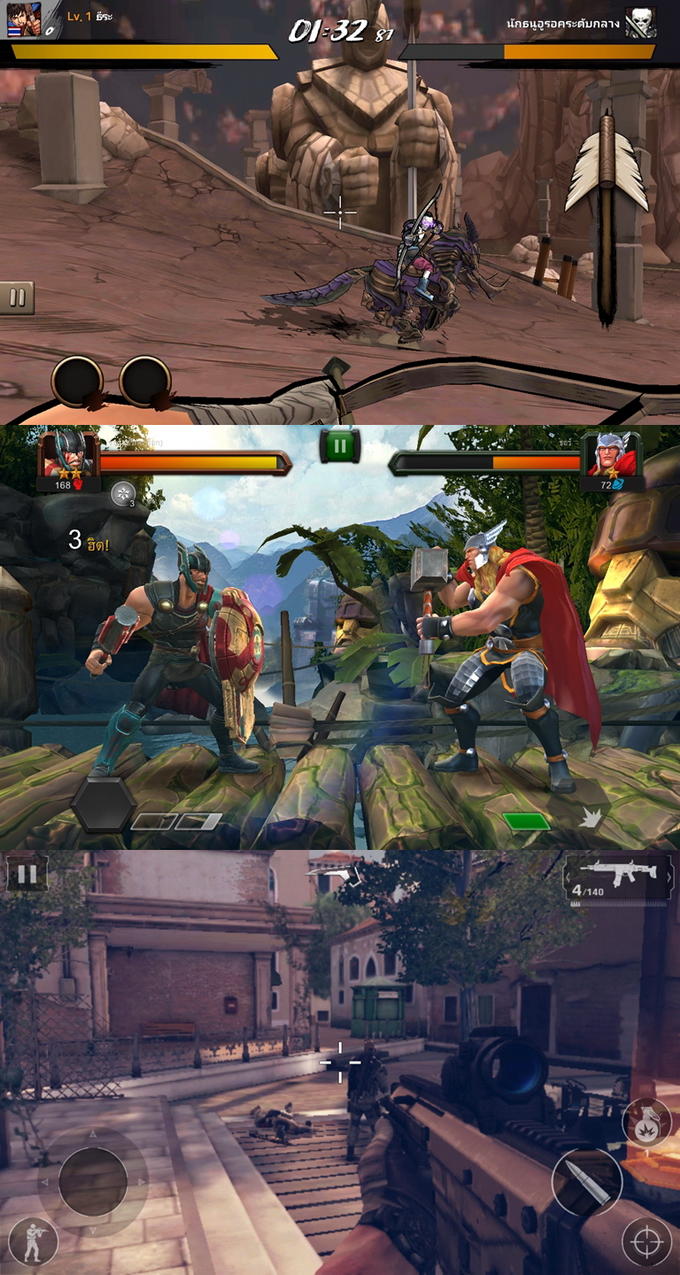Toggle crouch with the soldier stance icon
The width and height of the screenshot is (680, 1275).
click(x=33, y=1241)
